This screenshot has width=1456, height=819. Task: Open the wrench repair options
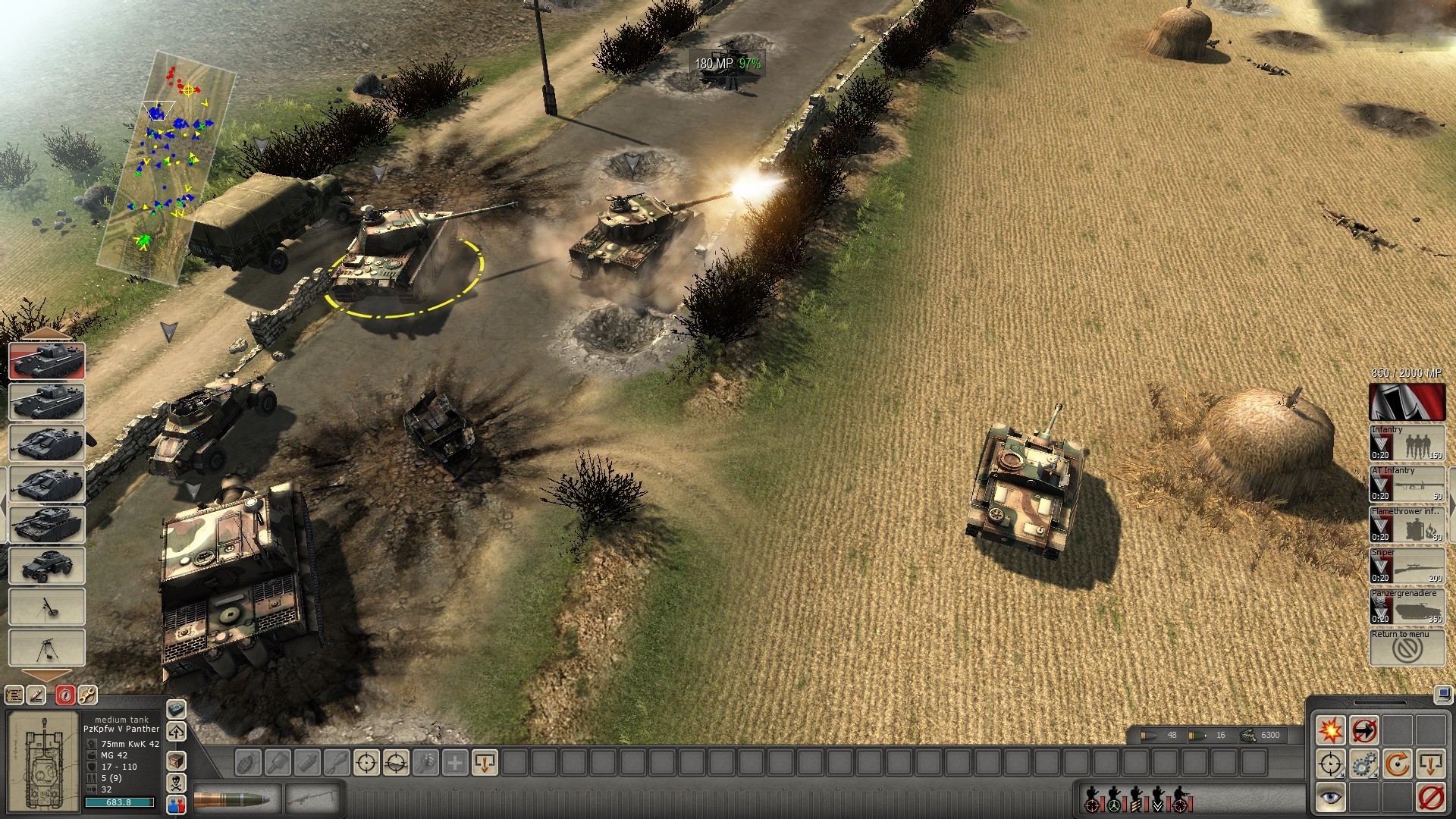[88, 695]
